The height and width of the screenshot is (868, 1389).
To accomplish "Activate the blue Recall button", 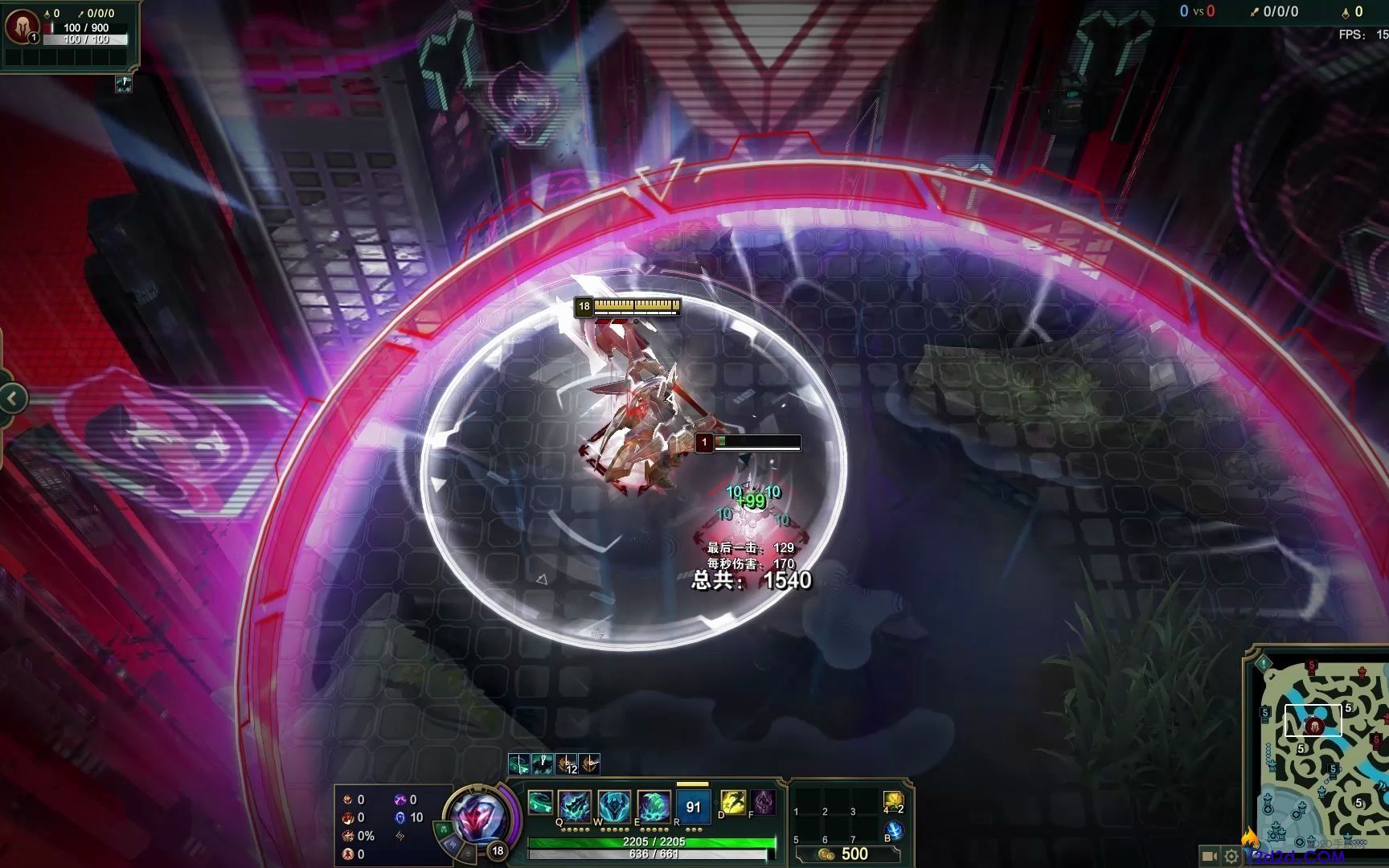I will [894, 831].
